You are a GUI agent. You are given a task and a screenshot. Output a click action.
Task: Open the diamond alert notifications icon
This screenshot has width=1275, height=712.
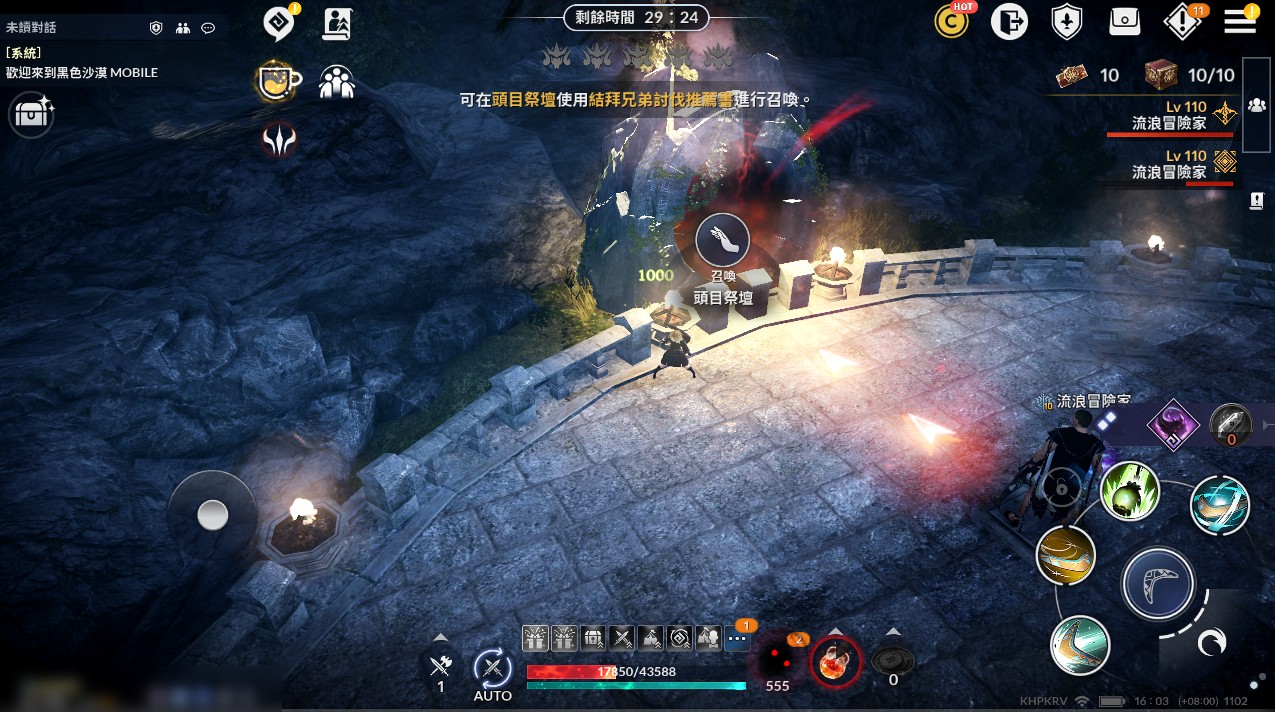pos(1182,21)
